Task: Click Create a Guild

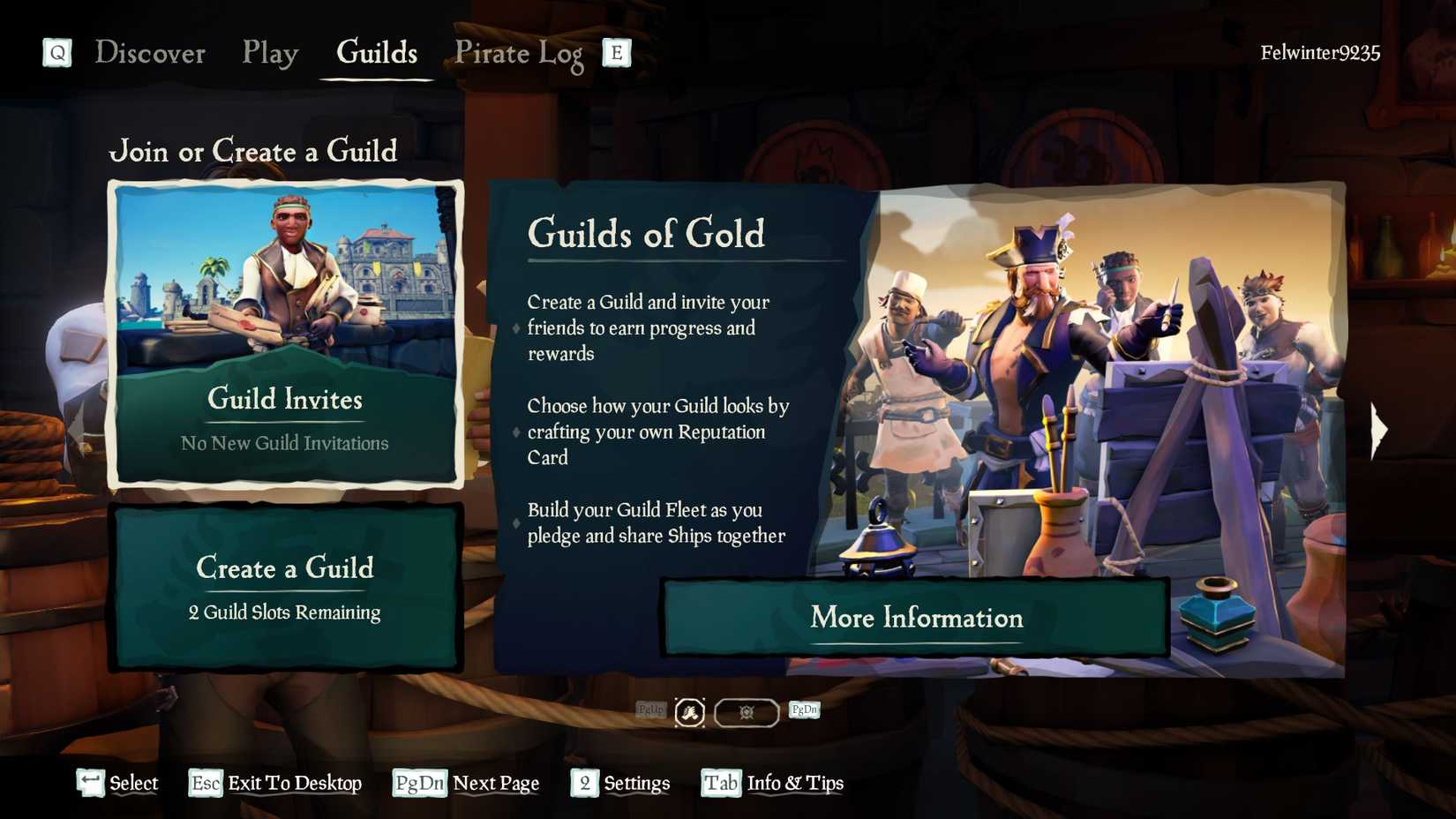Action: (284, 584)
